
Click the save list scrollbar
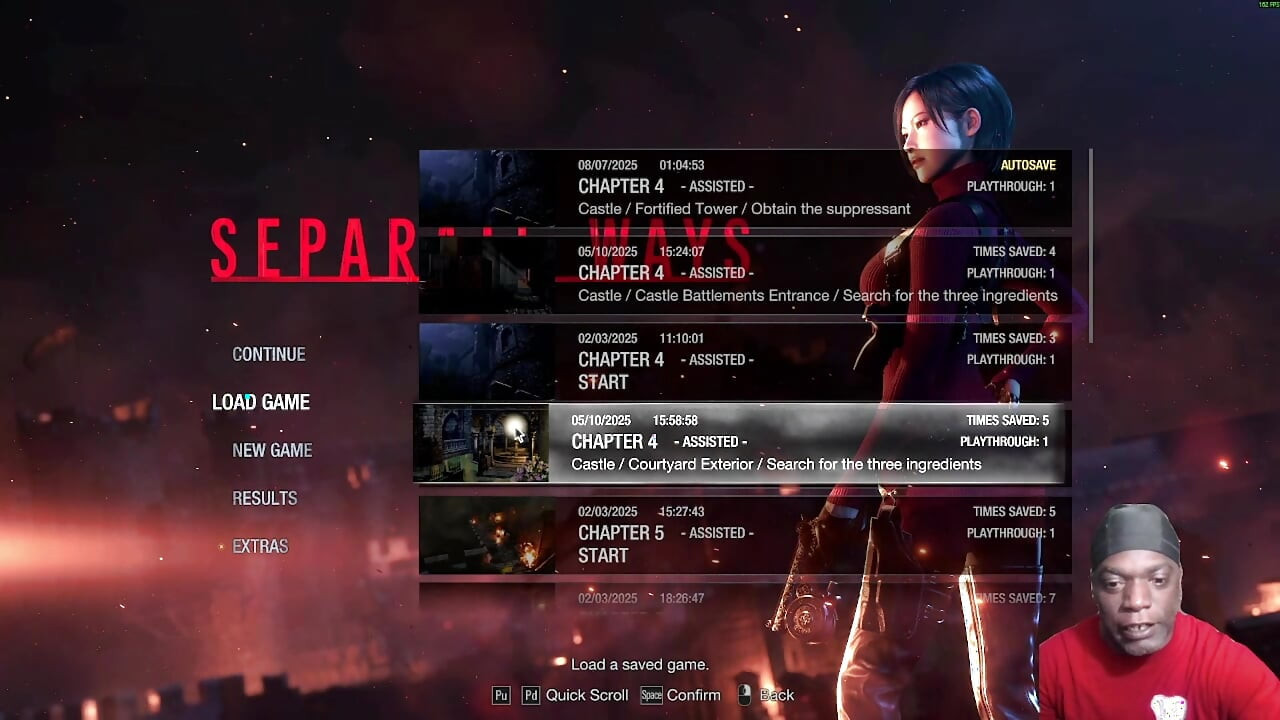point(1090,245)
